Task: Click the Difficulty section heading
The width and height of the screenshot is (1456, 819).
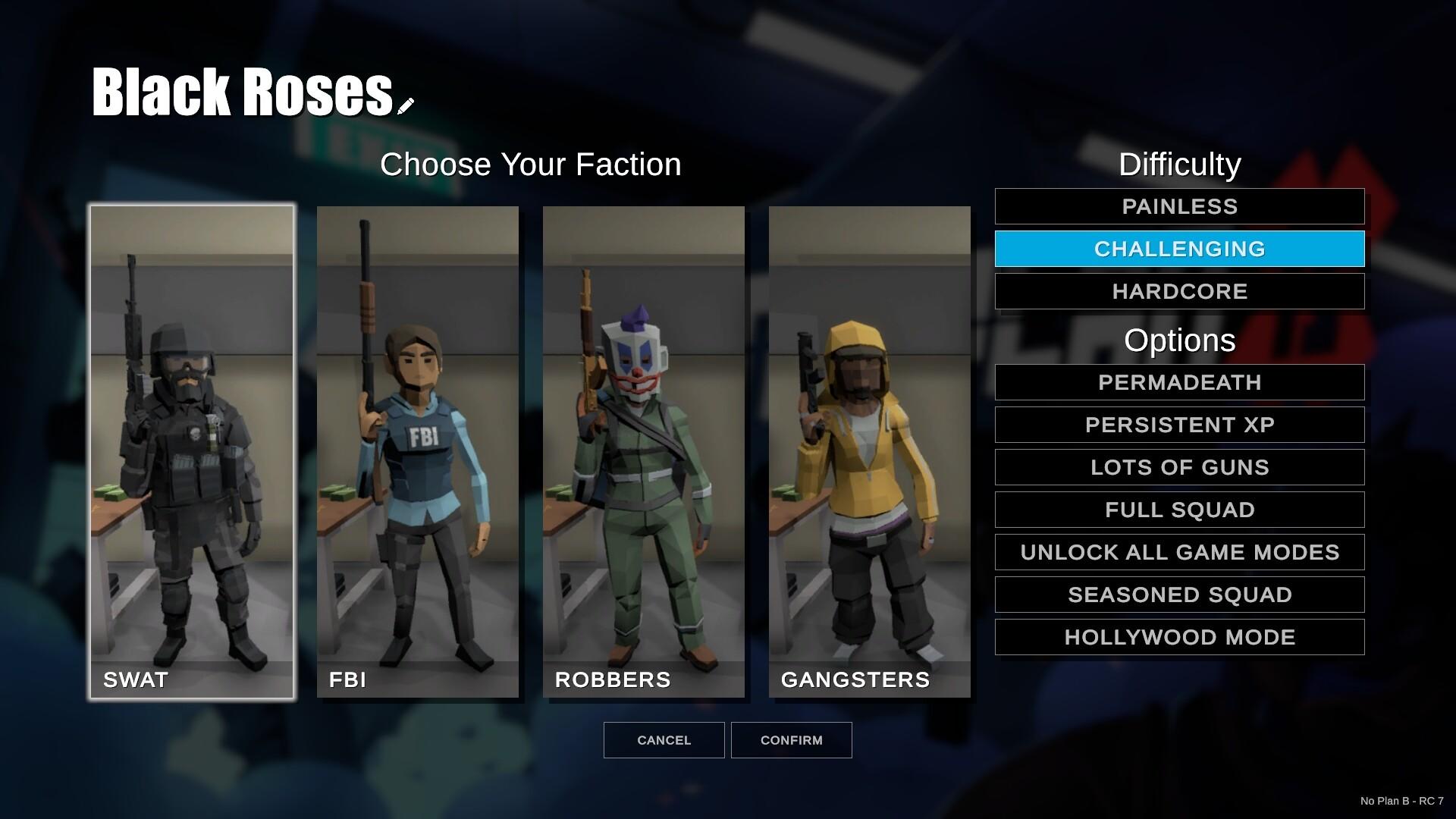Action: coord(1178,164)
